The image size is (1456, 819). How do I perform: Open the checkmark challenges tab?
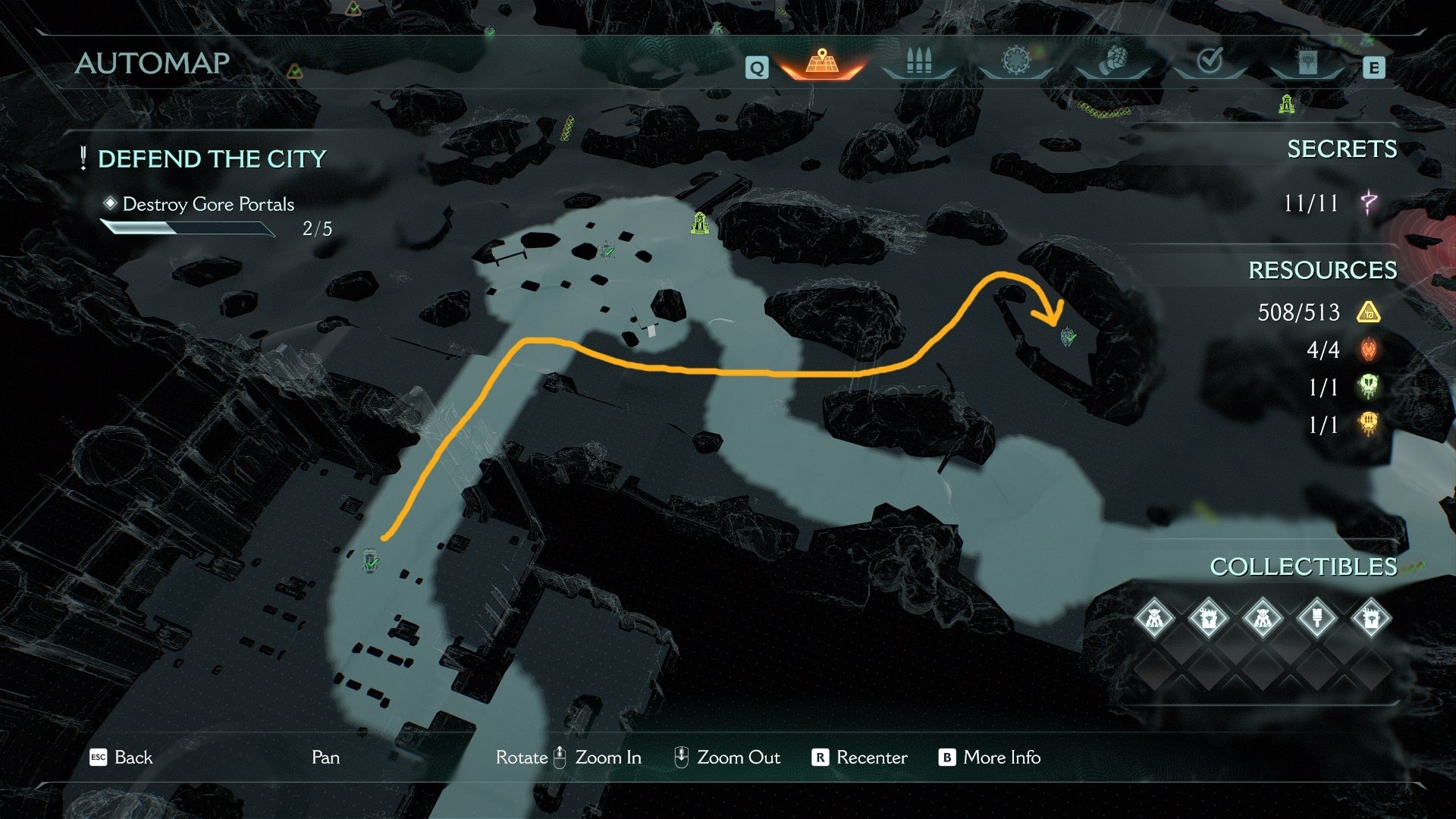click(1210, 62)
